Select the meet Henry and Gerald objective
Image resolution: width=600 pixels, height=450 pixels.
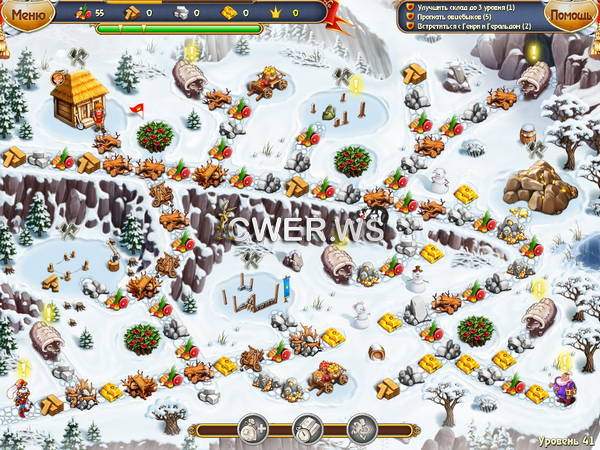tap(468, 28)
